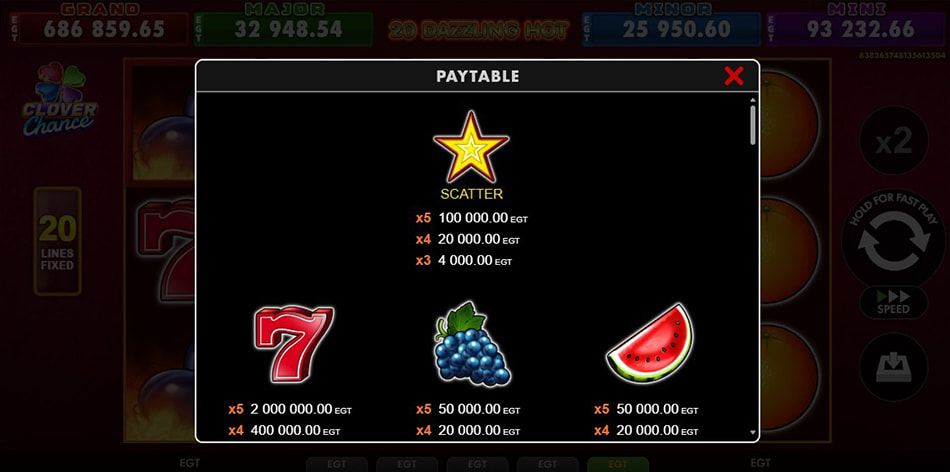Choose the green highlighted bet button
The width and height of the screenshot is (950, 472).
tap(617, 464)
